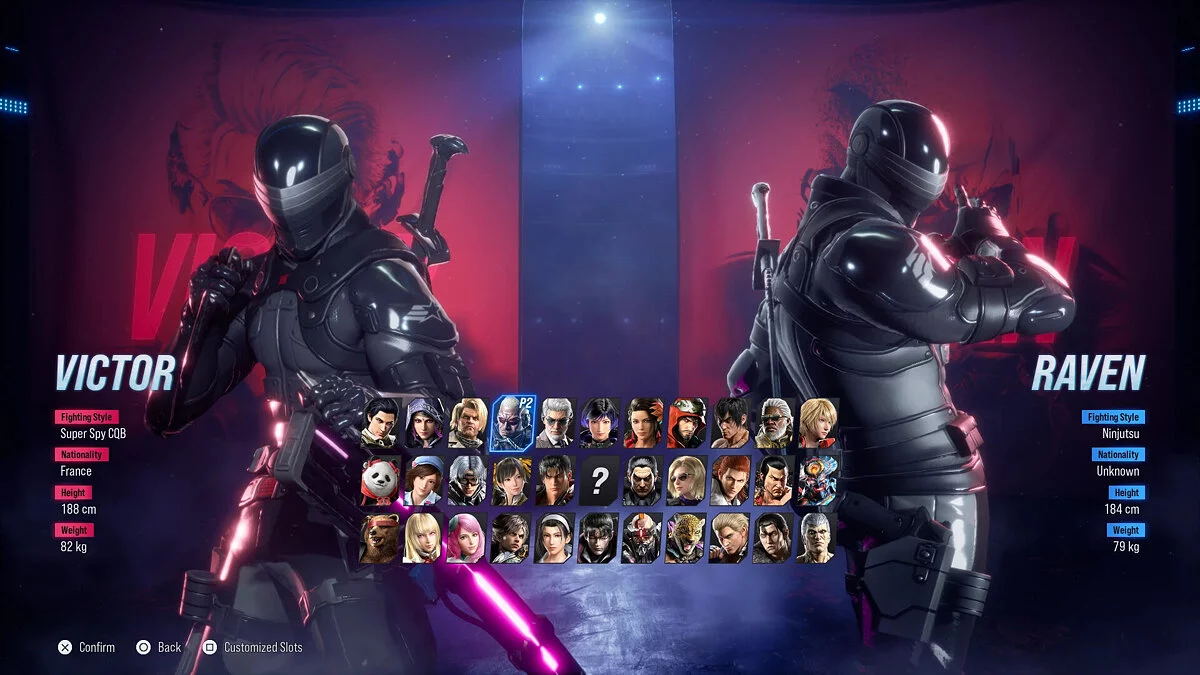1200x675 pixels.
Task: Pick Raven's highlighted P2 portrait
Action: [512, 422]
